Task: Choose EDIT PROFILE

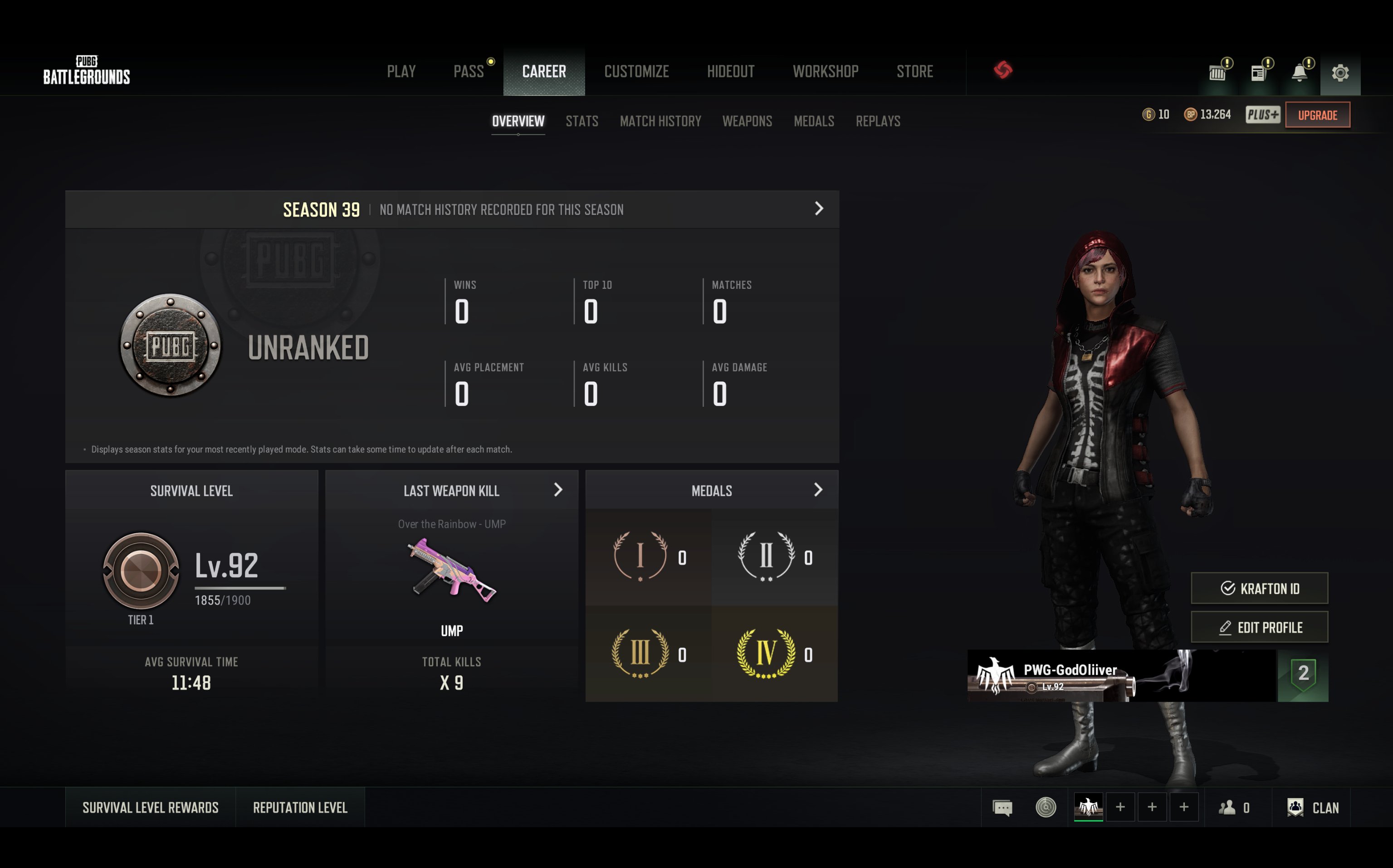Action: point(1259,628)
